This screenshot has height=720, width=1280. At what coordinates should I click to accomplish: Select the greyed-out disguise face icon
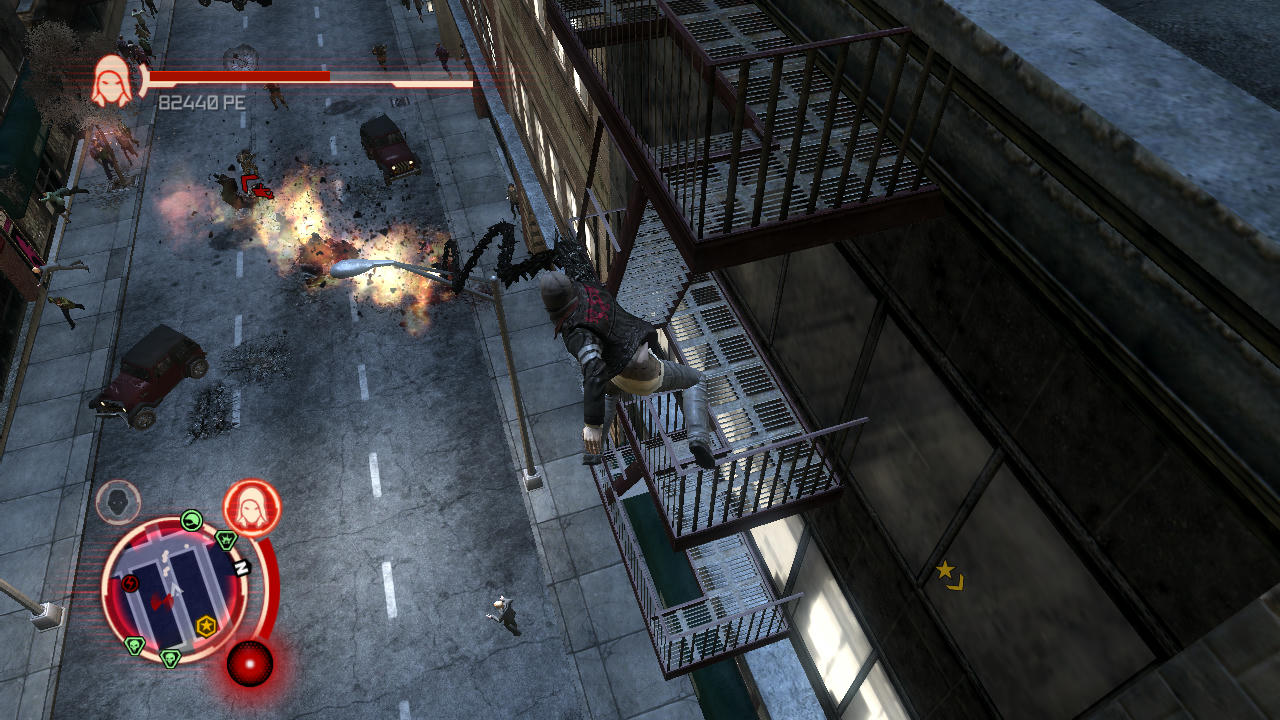[118, 502]
